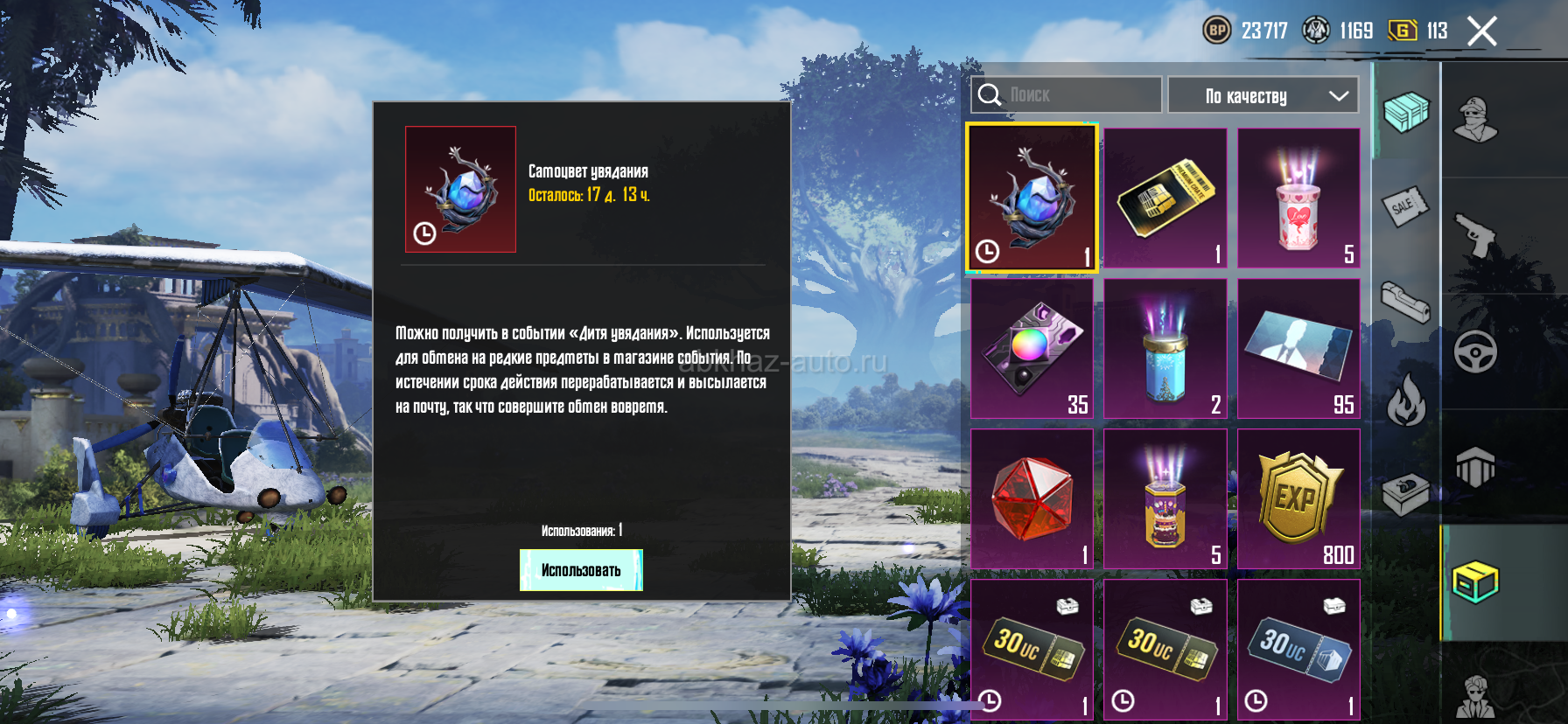Select the gold EXP badge slot
The width and height of the screenshot is (1568, 724).
1298,498
